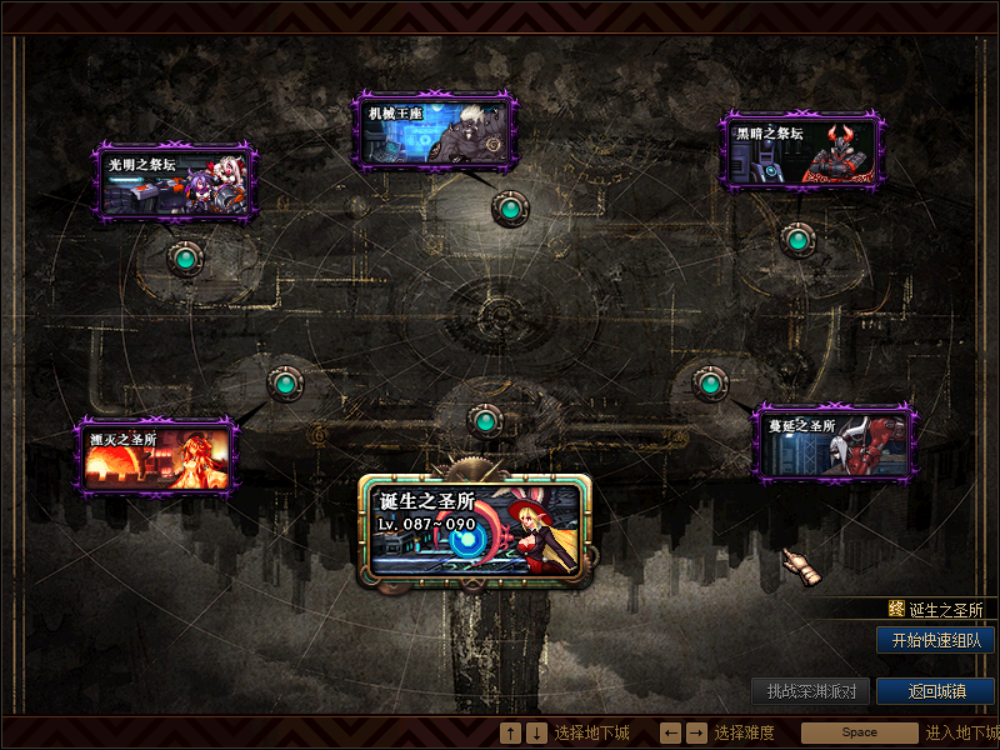Start quick party with 开始快速组队
Image resolution: width=1000 pixels, height=750 pixels.
(935, 641)
